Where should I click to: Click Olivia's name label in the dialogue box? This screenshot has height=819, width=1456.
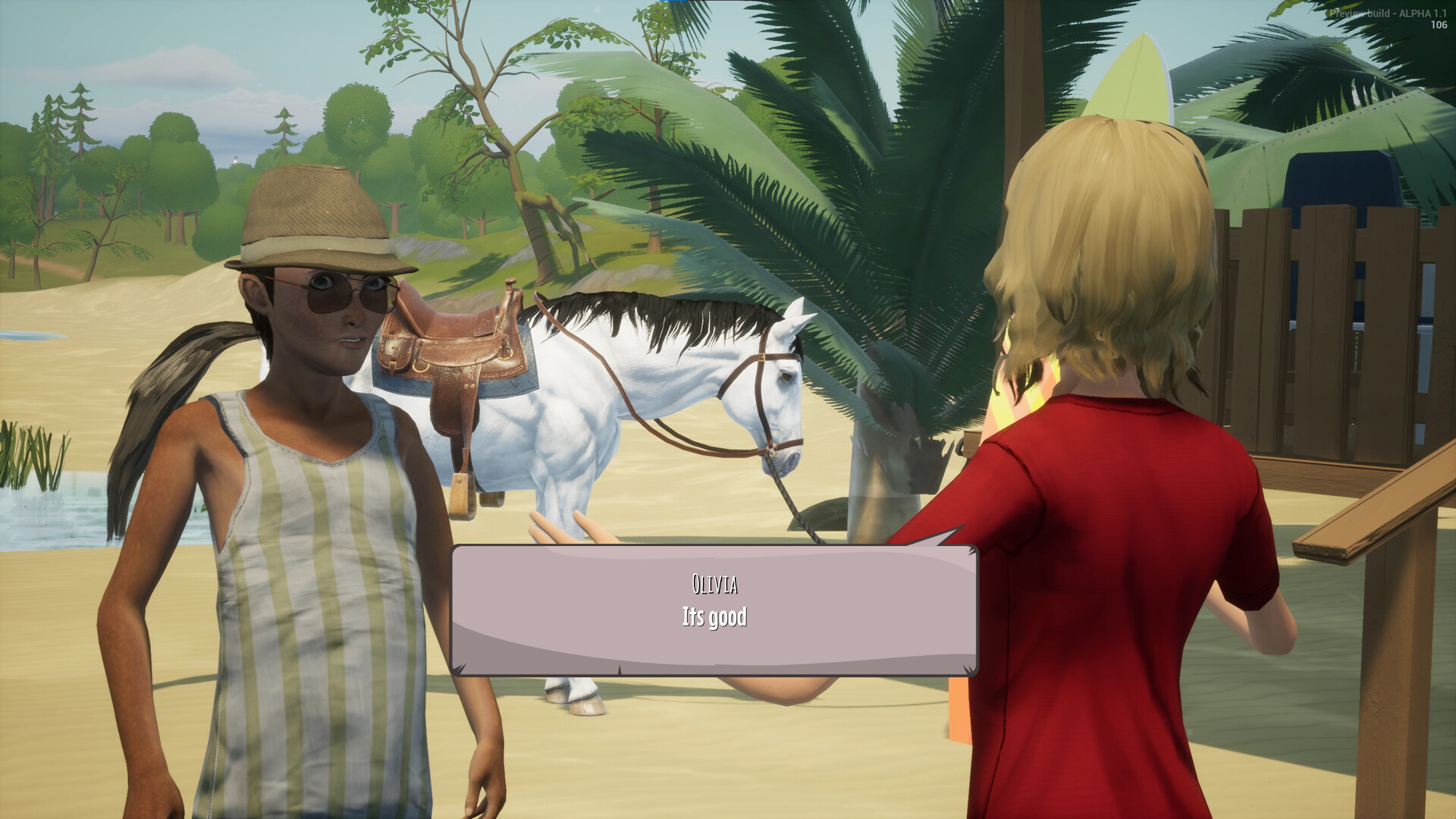pyautogui.click(x=714, y=583)
